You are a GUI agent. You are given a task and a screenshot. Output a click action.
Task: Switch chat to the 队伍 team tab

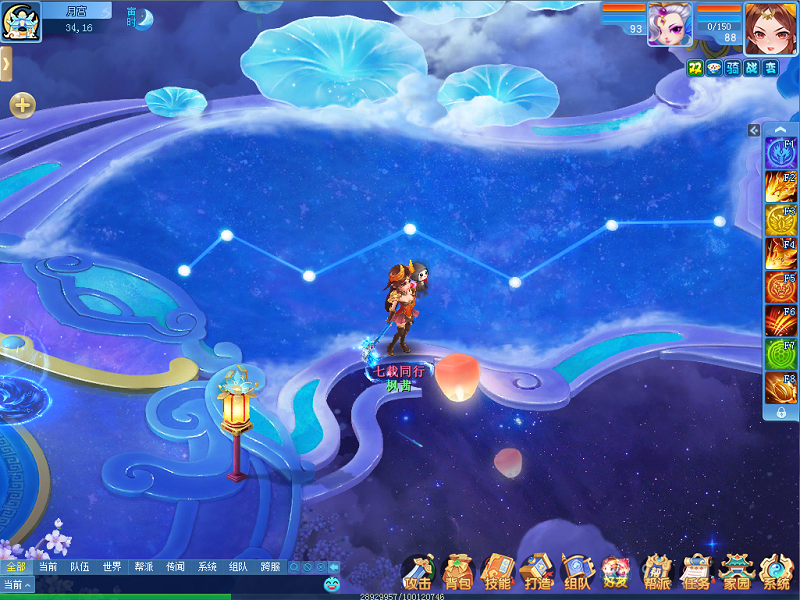pos(79,567)
